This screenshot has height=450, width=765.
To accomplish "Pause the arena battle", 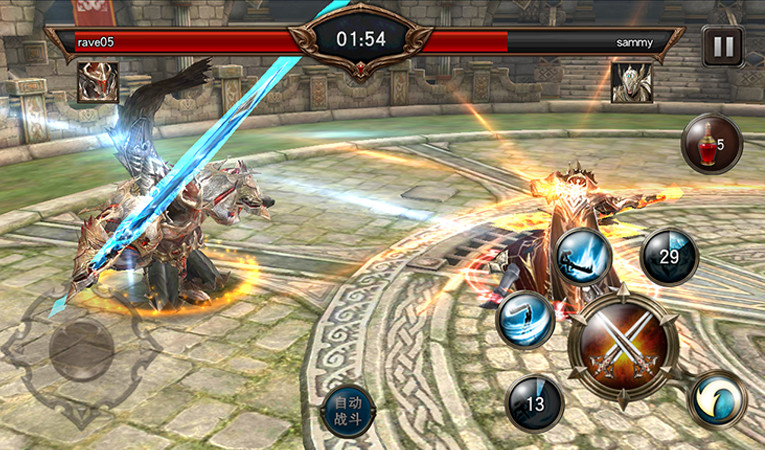I will tap(721, 46).
